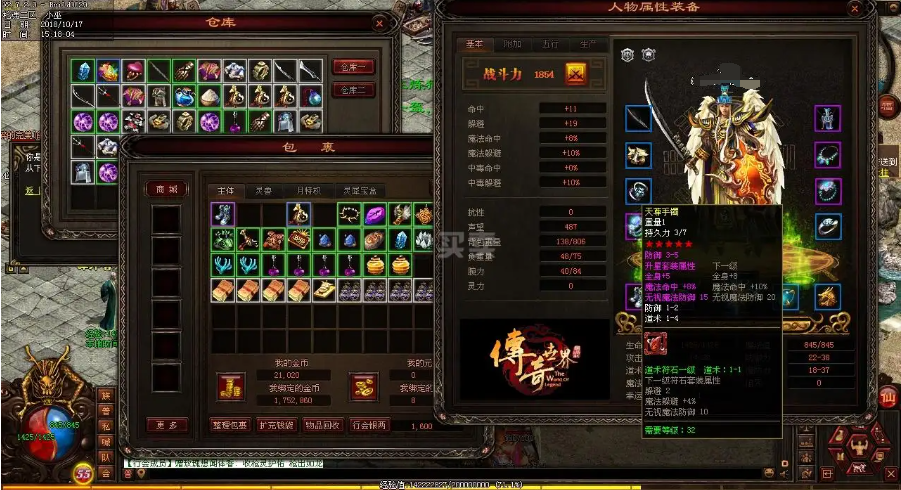Viewport: 901px width, 490px height.
Task: Select the equipped necklace slot
Action: point(826,155)
